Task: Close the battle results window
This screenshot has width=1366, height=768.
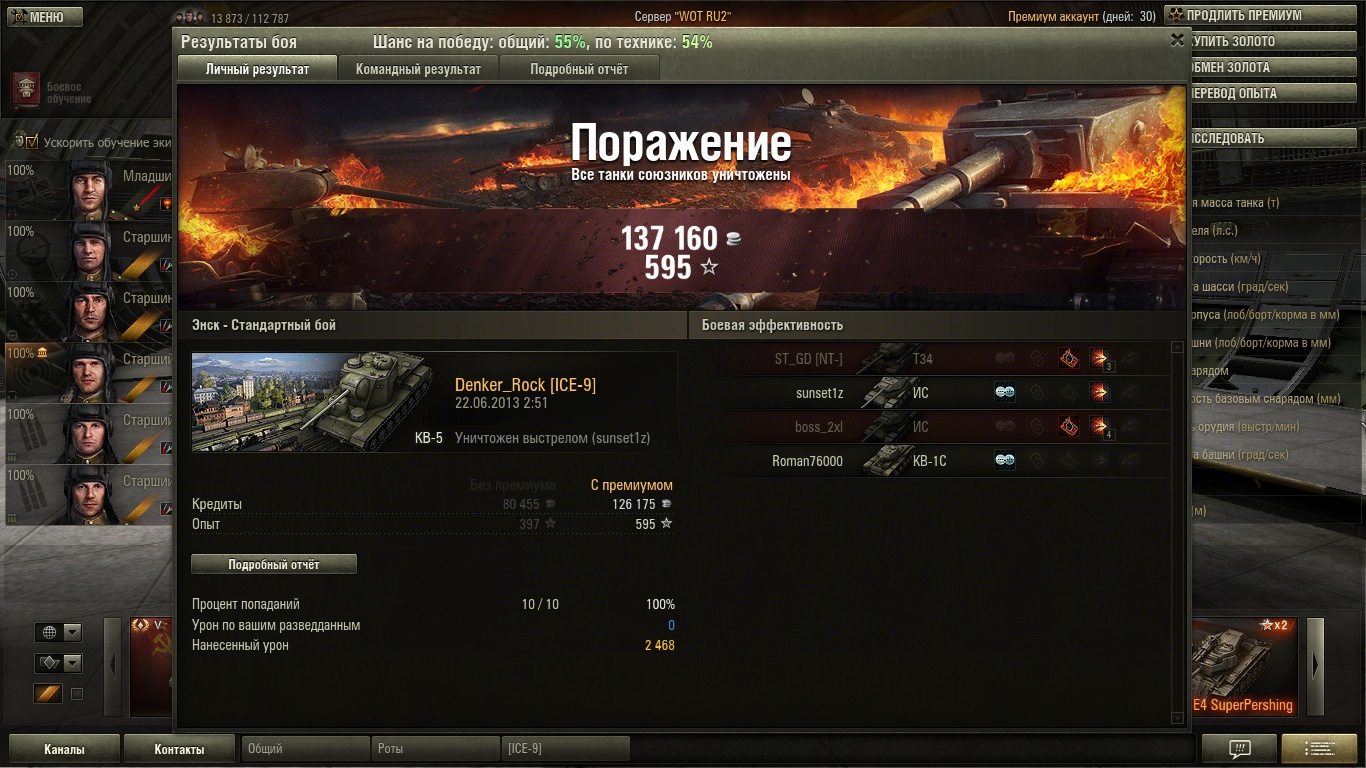Action: [1177, 40]
